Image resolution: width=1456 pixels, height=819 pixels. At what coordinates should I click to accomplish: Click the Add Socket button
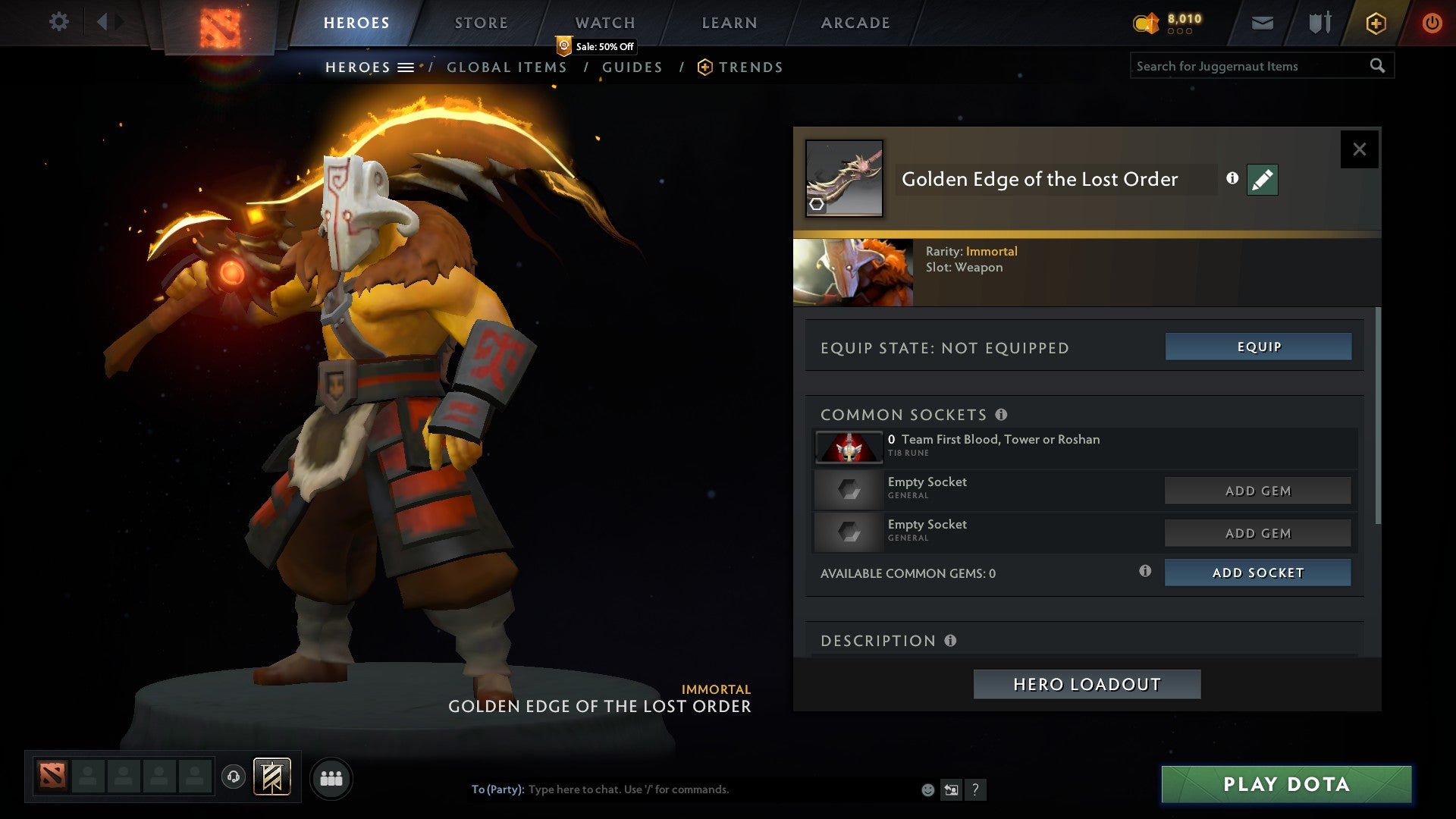pos(1258,573)
